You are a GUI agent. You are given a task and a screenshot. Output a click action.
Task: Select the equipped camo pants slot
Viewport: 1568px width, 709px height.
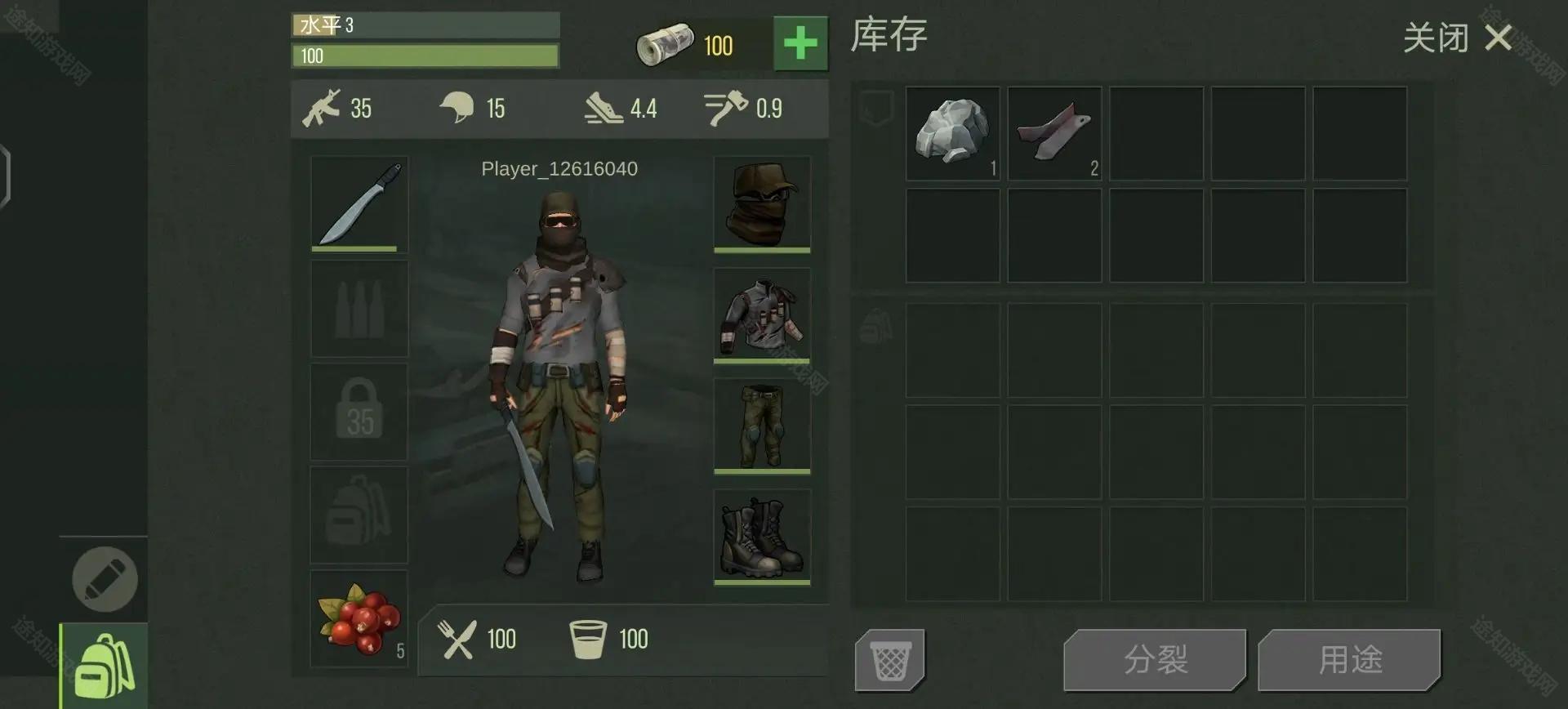[762, 426]
